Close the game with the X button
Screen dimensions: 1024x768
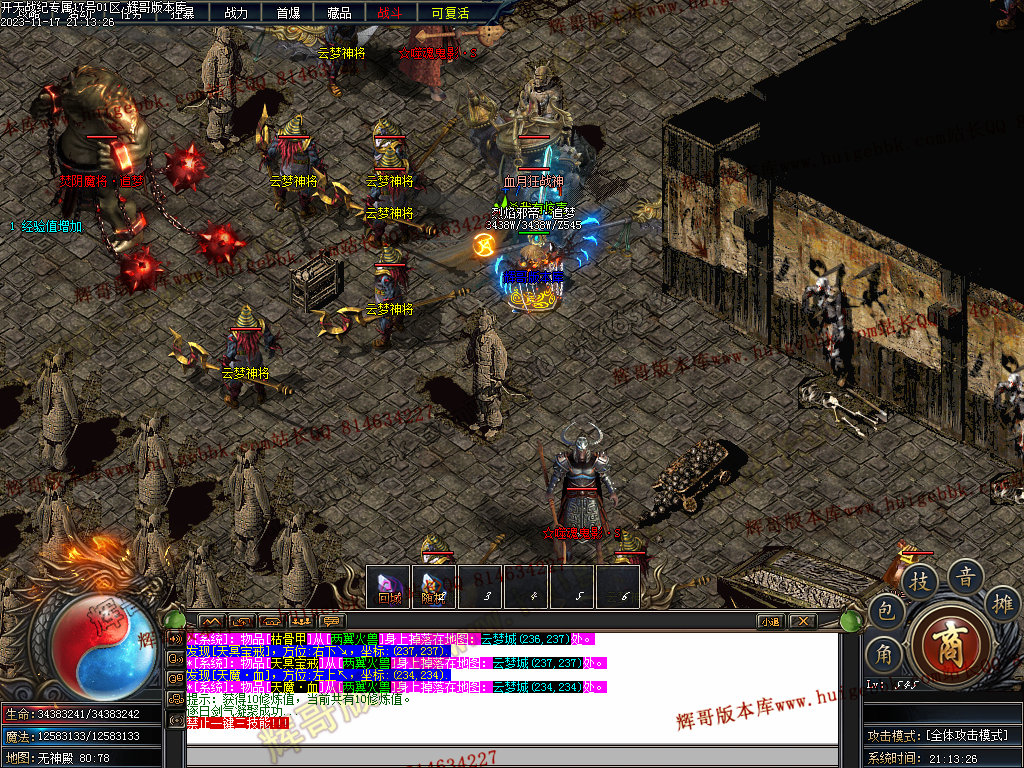802,621
